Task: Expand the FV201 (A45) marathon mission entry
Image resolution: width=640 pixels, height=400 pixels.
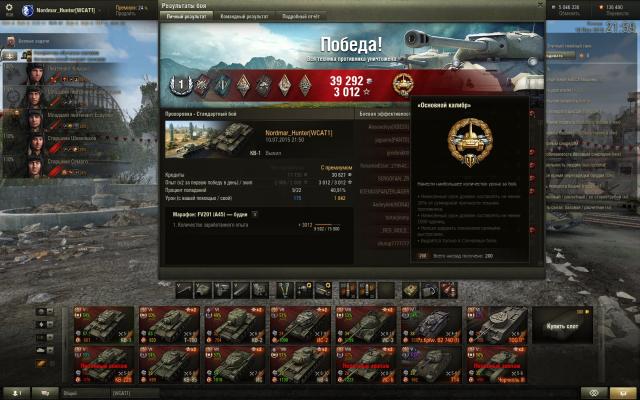Action: (x=254, y=214)
